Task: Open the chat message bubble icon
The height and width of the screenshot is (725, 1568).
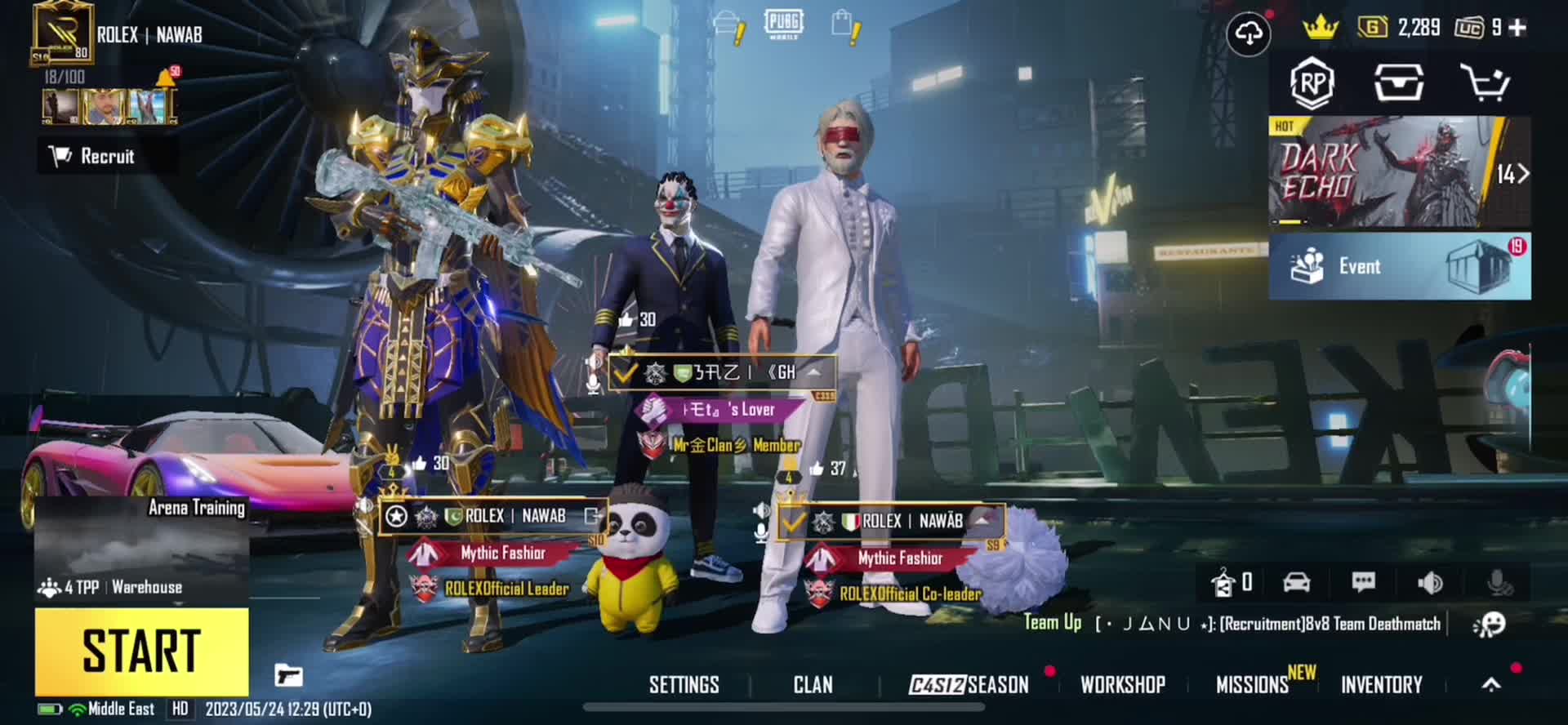Action: [x=1363, y=582]
